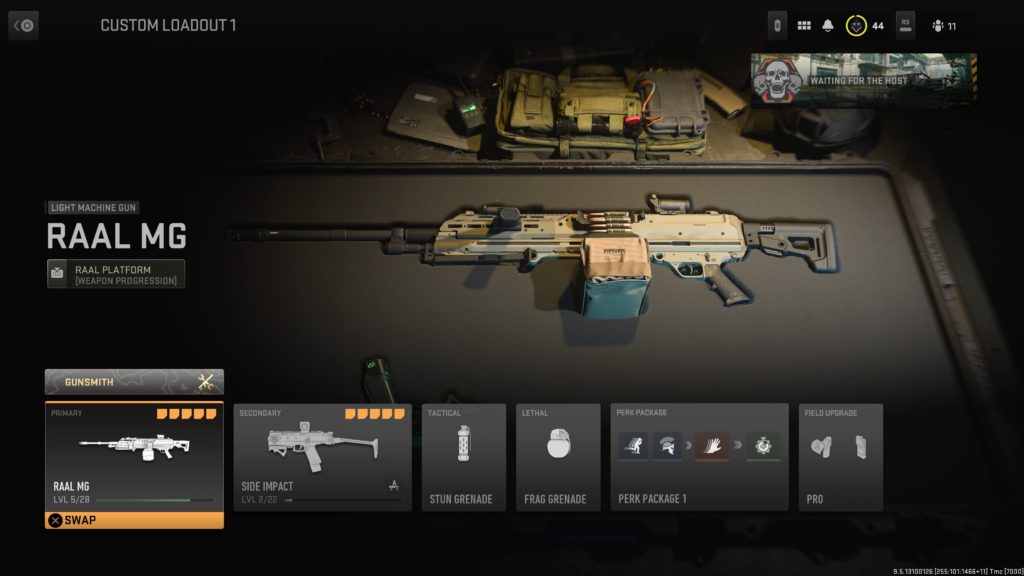Show notifications via the bell icon

[828, 25]
